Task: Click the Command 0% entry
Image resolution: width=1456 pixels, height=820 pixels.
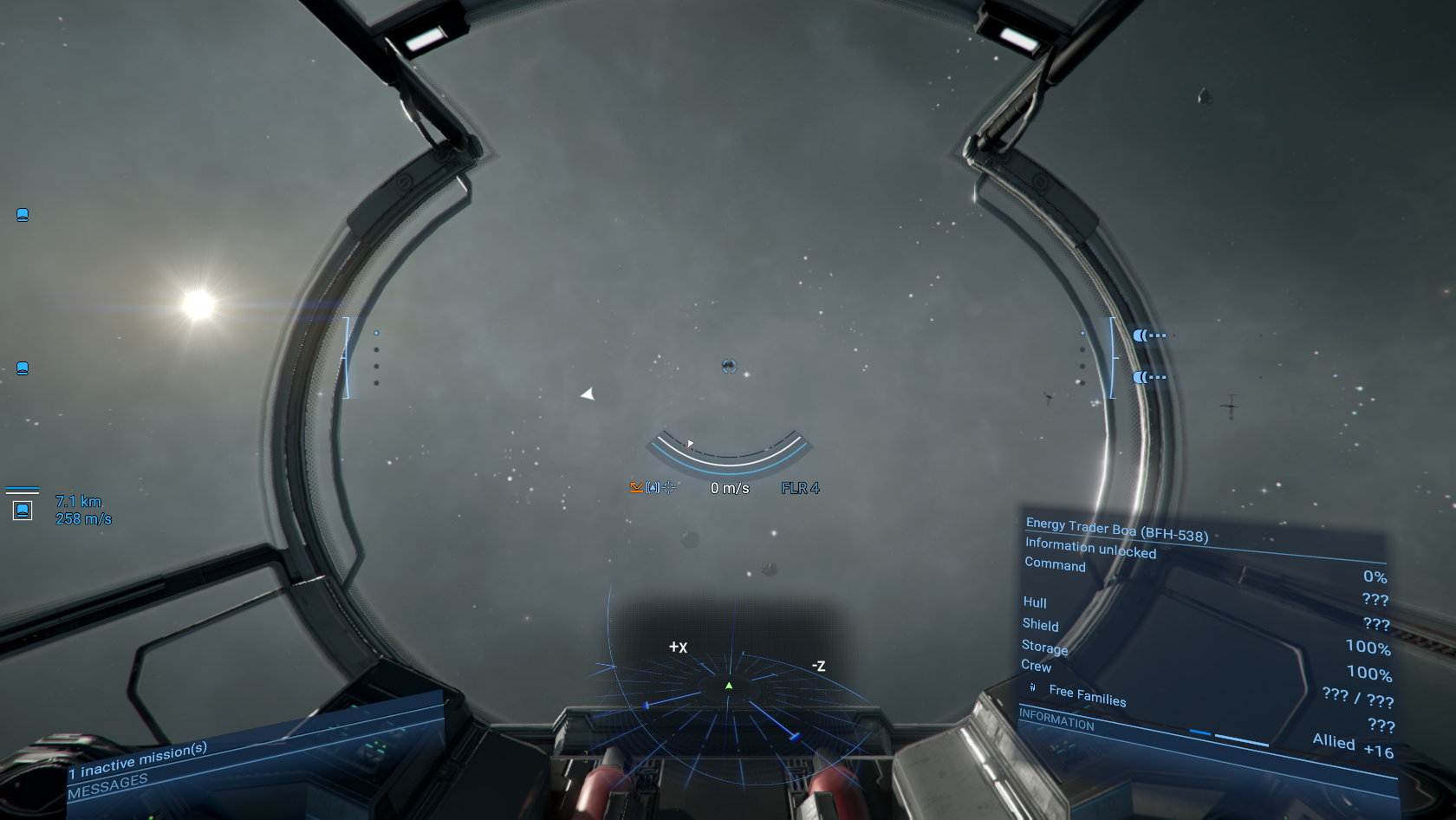Action: click(x=1054, y=565)
